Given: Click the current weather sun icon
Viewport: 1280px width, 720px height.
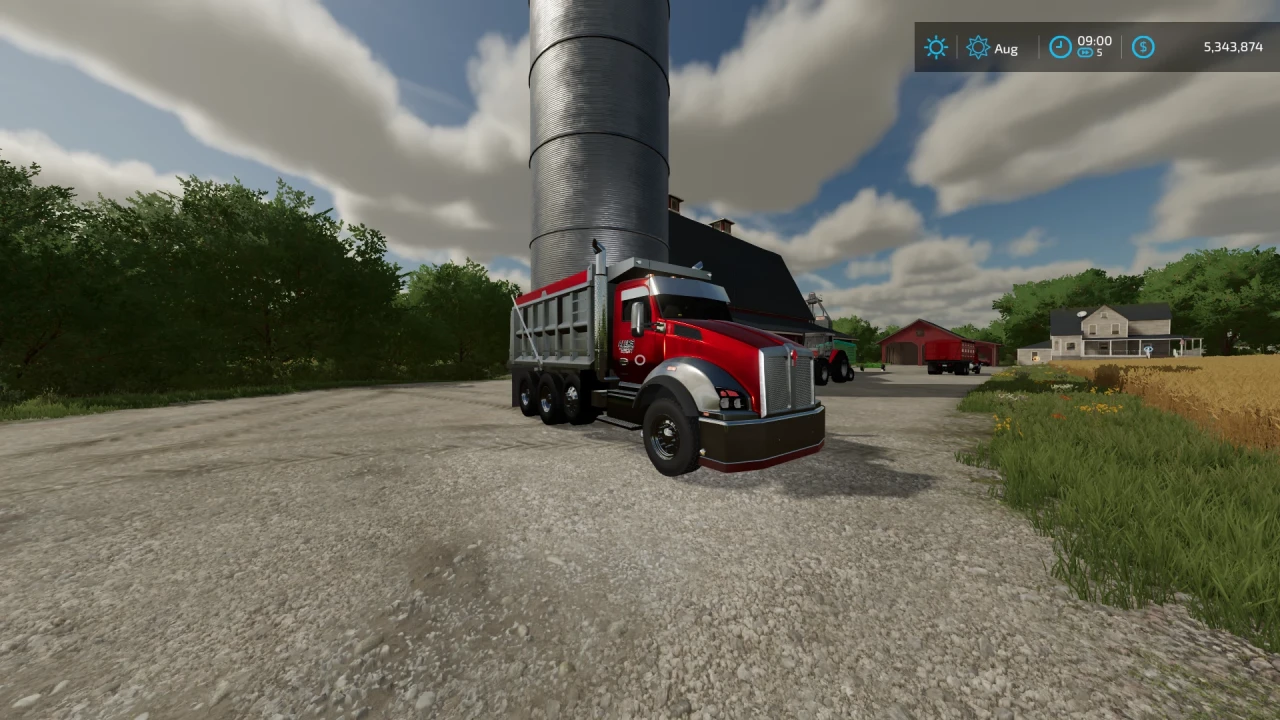Looking at the screenshot, I should point(936,47).
